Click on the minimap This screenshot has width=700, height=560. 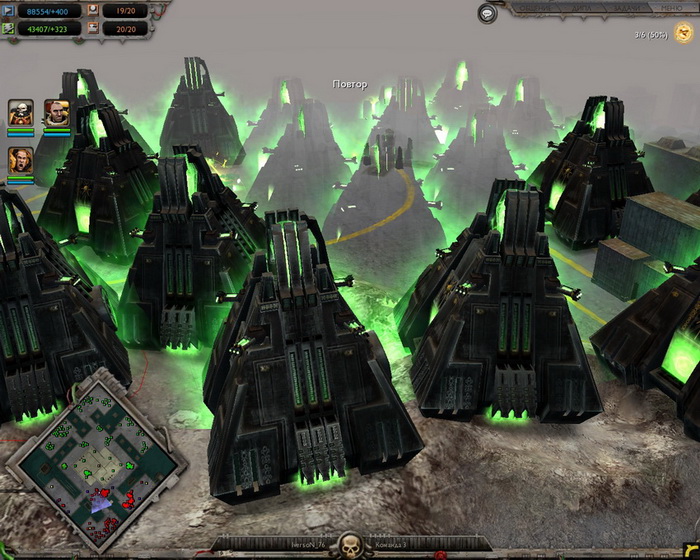98,450
